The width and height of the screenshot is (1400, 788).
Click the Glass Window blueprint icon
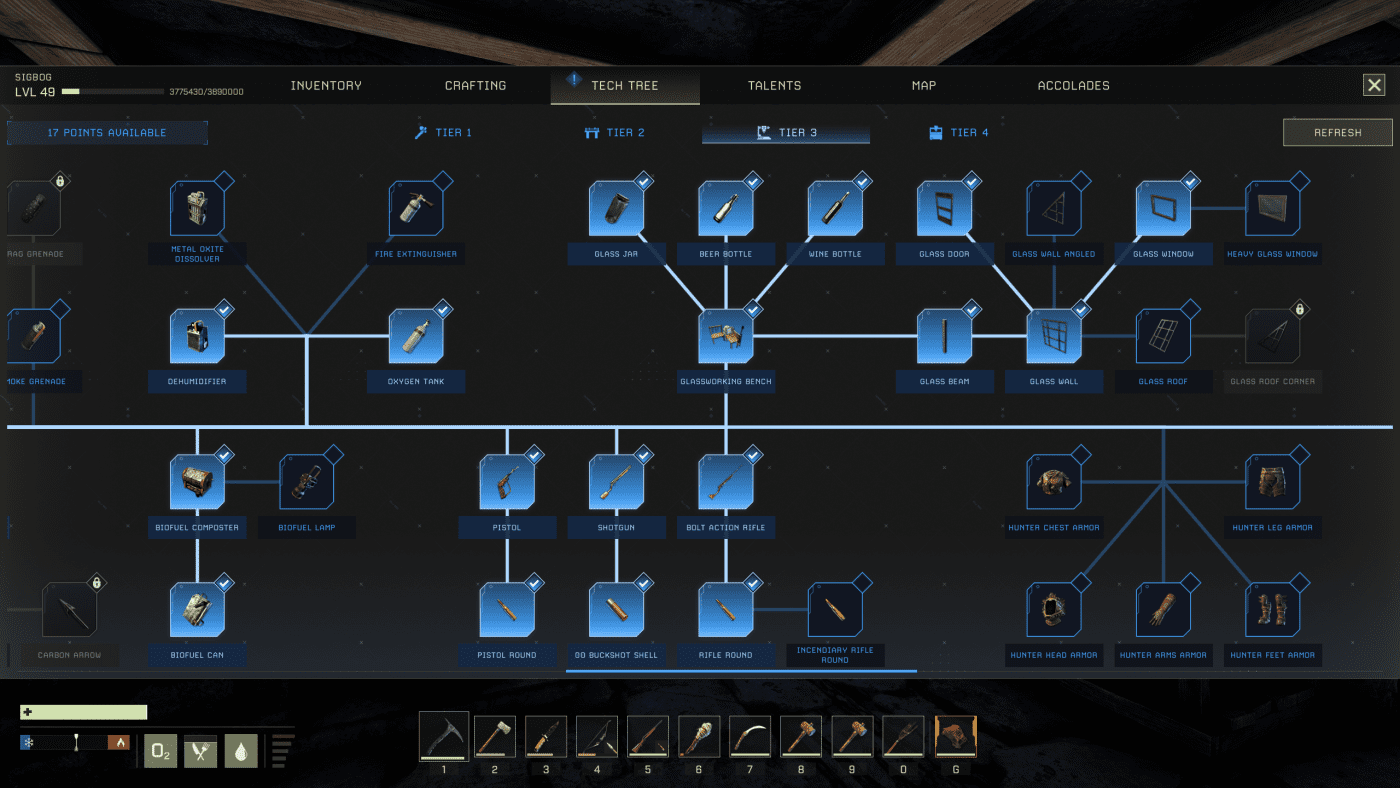coord(1163,208)
